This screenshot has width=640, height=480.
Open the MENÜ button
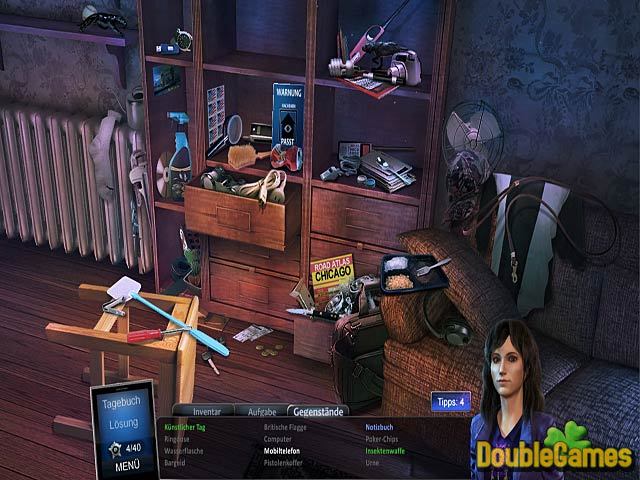coord(127,466)
